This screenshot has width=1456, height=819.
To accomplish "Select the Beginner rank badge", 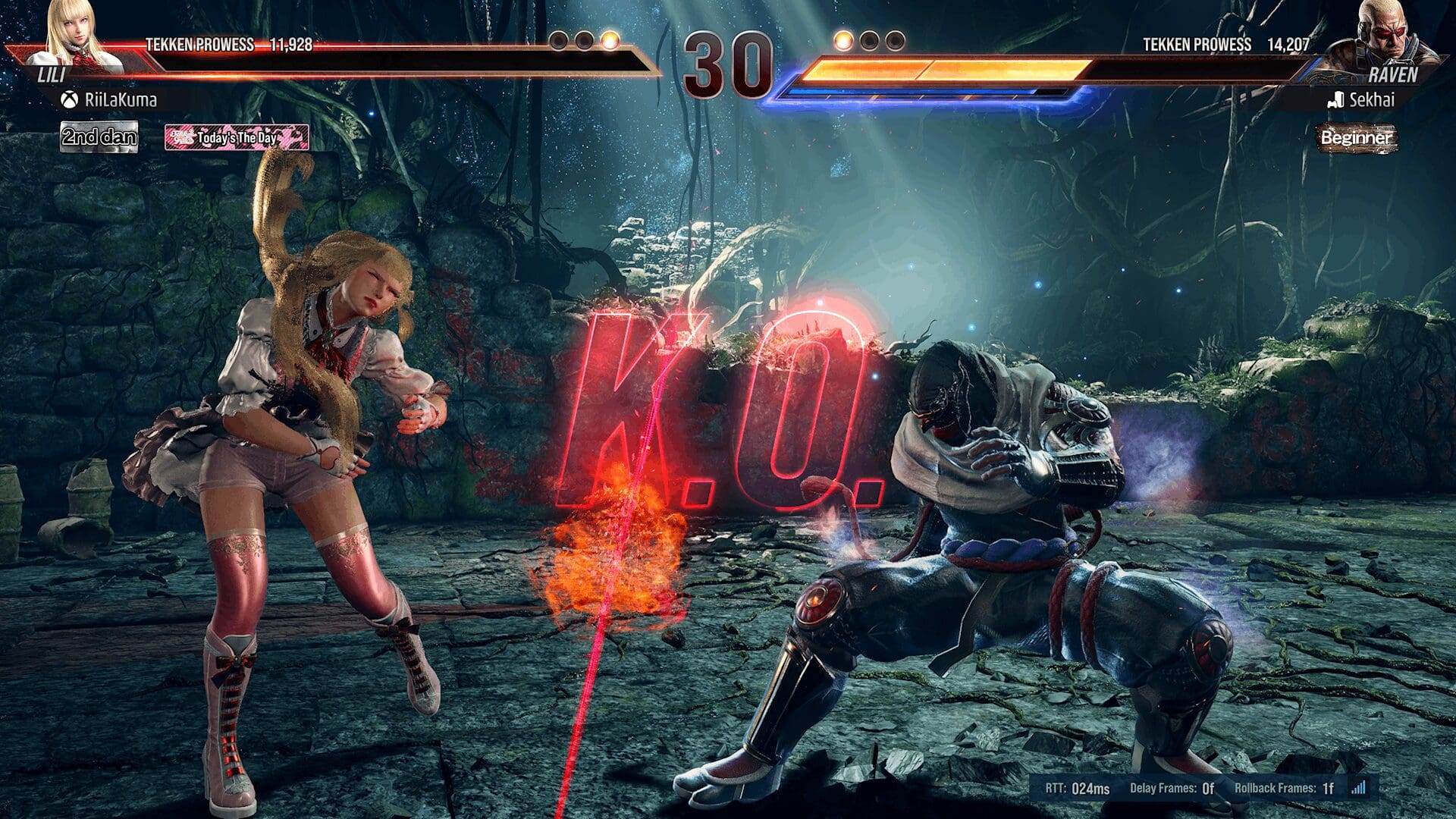I will pos(1356,138).
